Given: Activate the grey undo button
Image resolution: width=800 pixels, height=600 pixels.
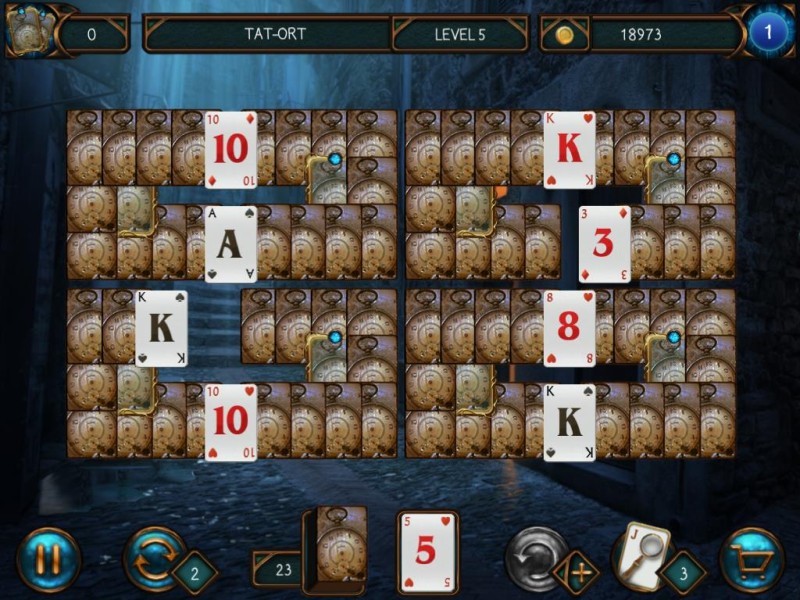Looking at the screenshot, I should point(536,558).
